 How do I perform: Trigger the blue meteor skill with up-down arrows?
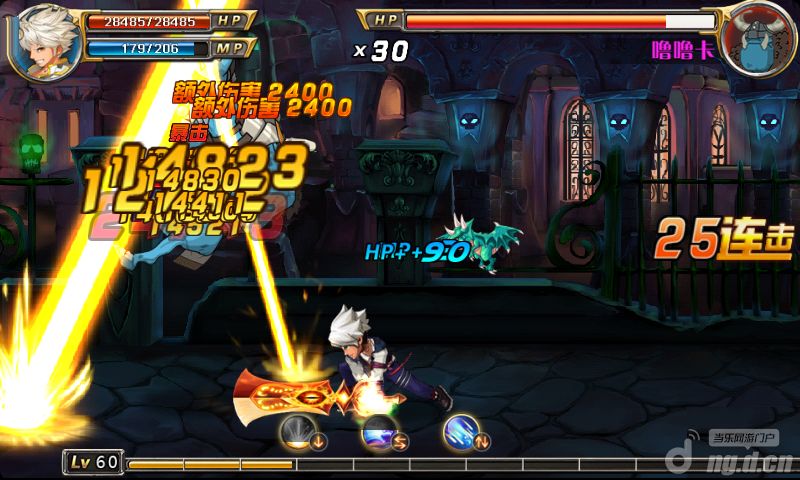[462, 432]
